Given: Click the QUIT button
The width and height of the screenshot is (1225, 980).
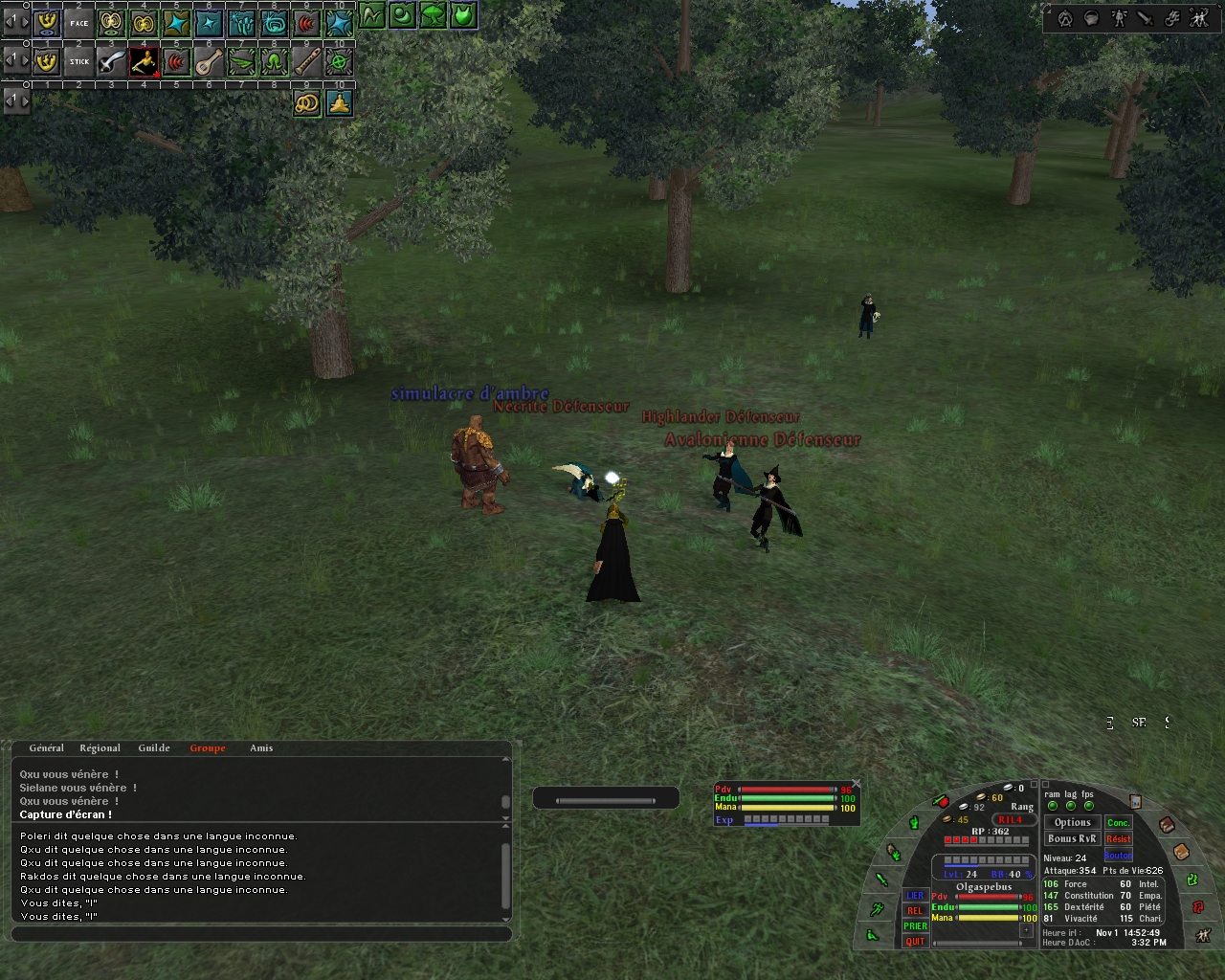Looking at the screenshot, I should tap(915, 942).
